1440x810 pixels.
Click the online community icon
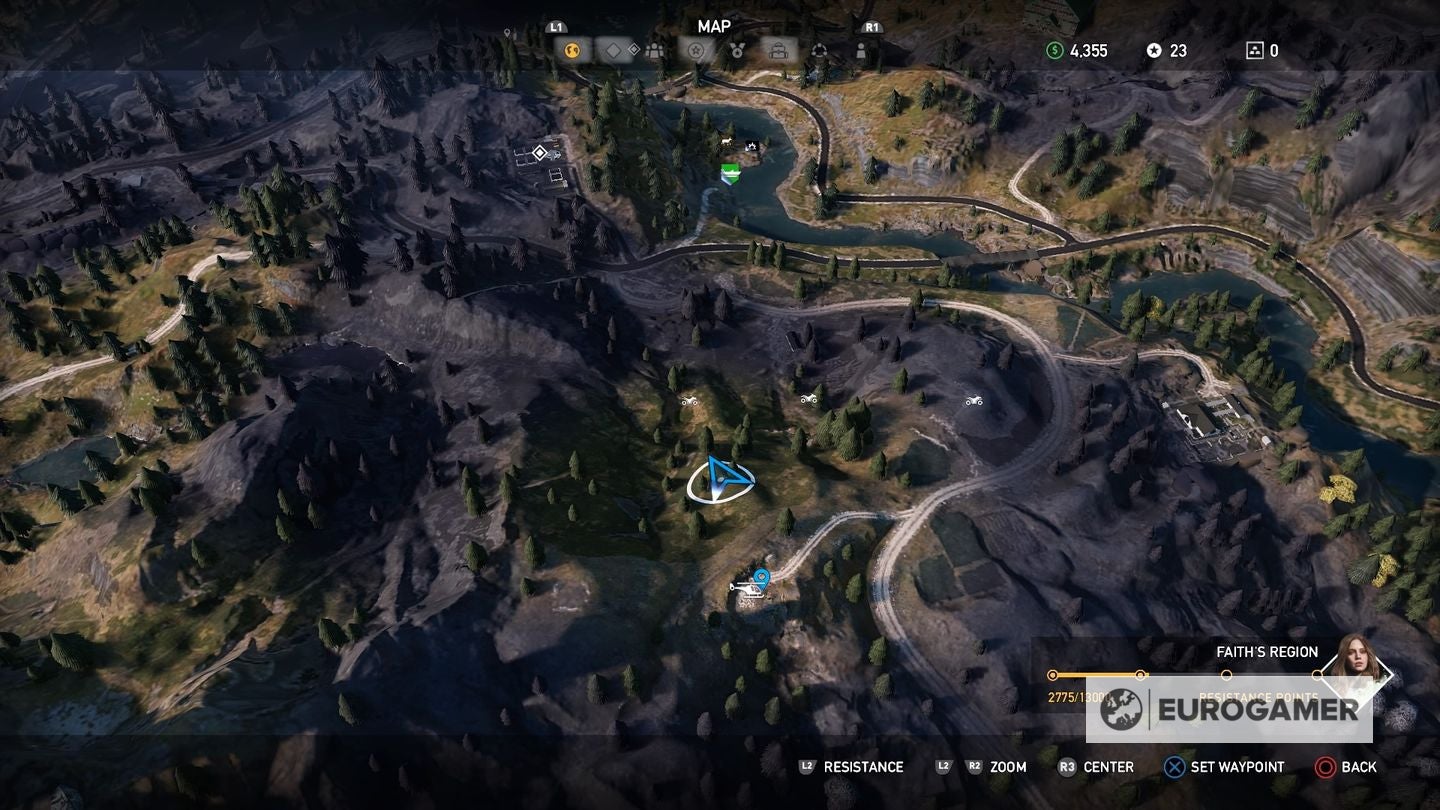point(821,52)
